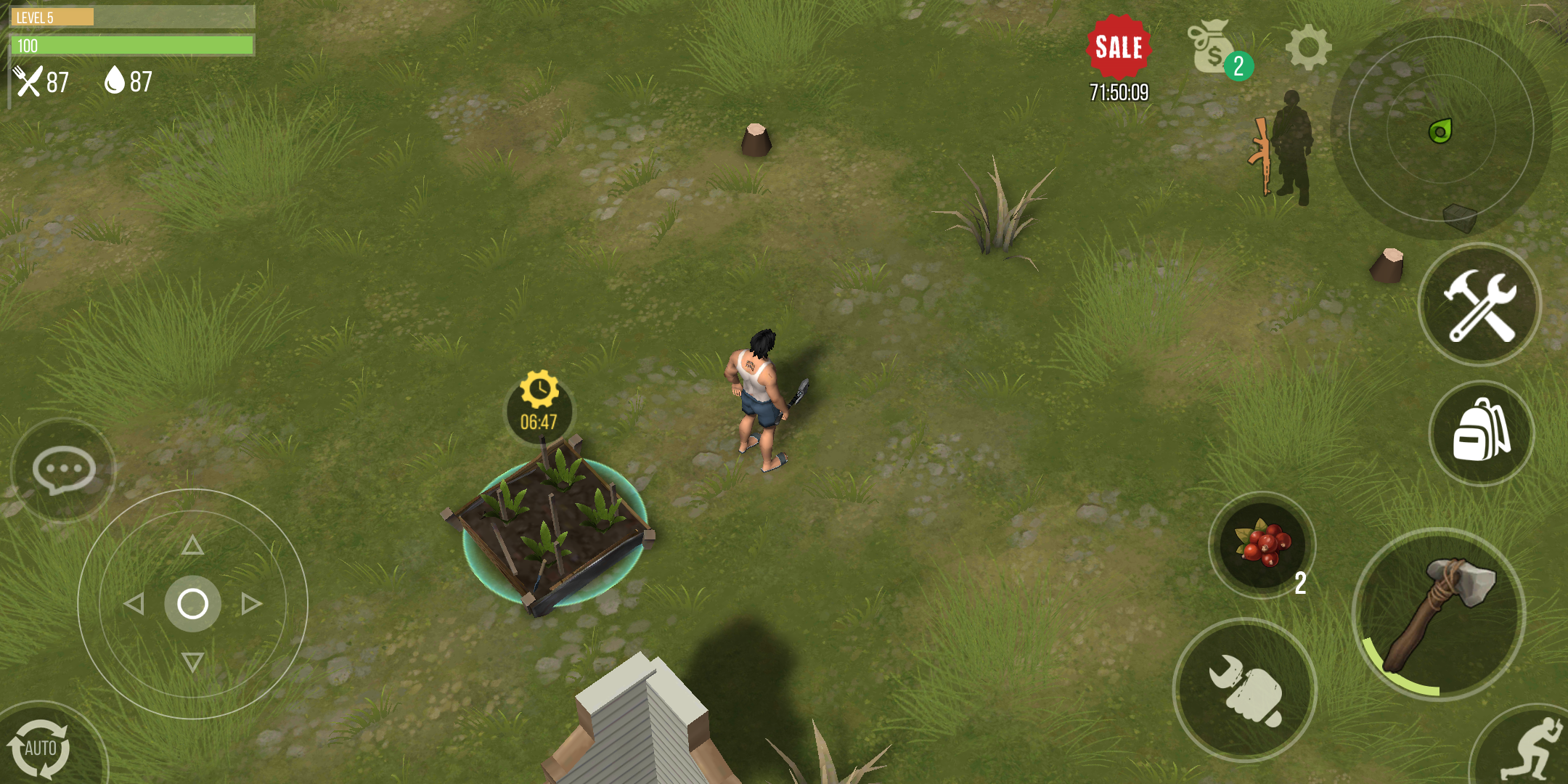
Task: Tap the hand interact button
Action: click(1244, 690)
